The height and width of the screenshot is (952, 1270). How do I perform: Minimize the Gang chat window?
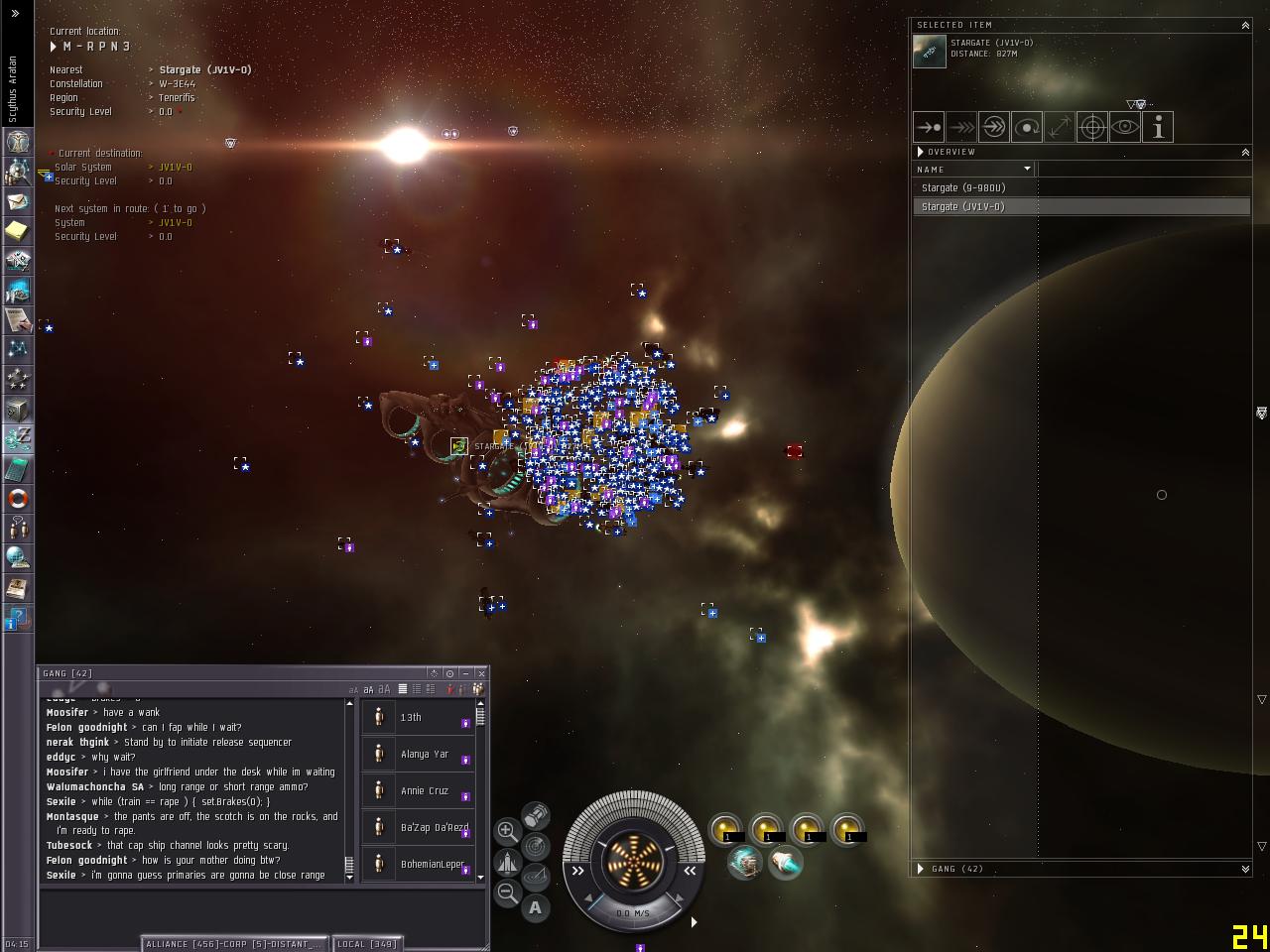coord(465,673)
